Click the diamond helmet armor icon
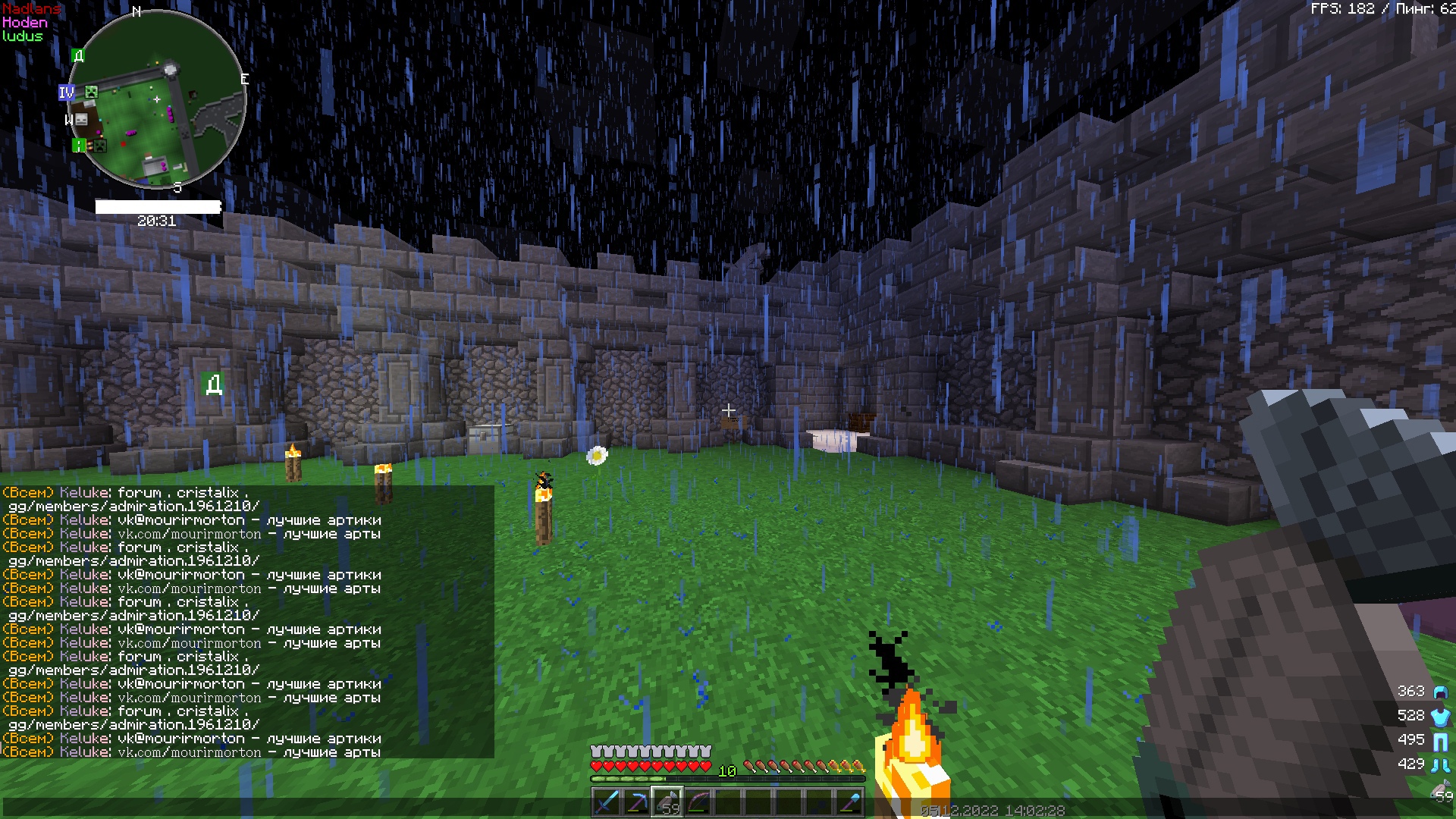This screenshot has height=819, width=1456. [x=1440, y=692]
